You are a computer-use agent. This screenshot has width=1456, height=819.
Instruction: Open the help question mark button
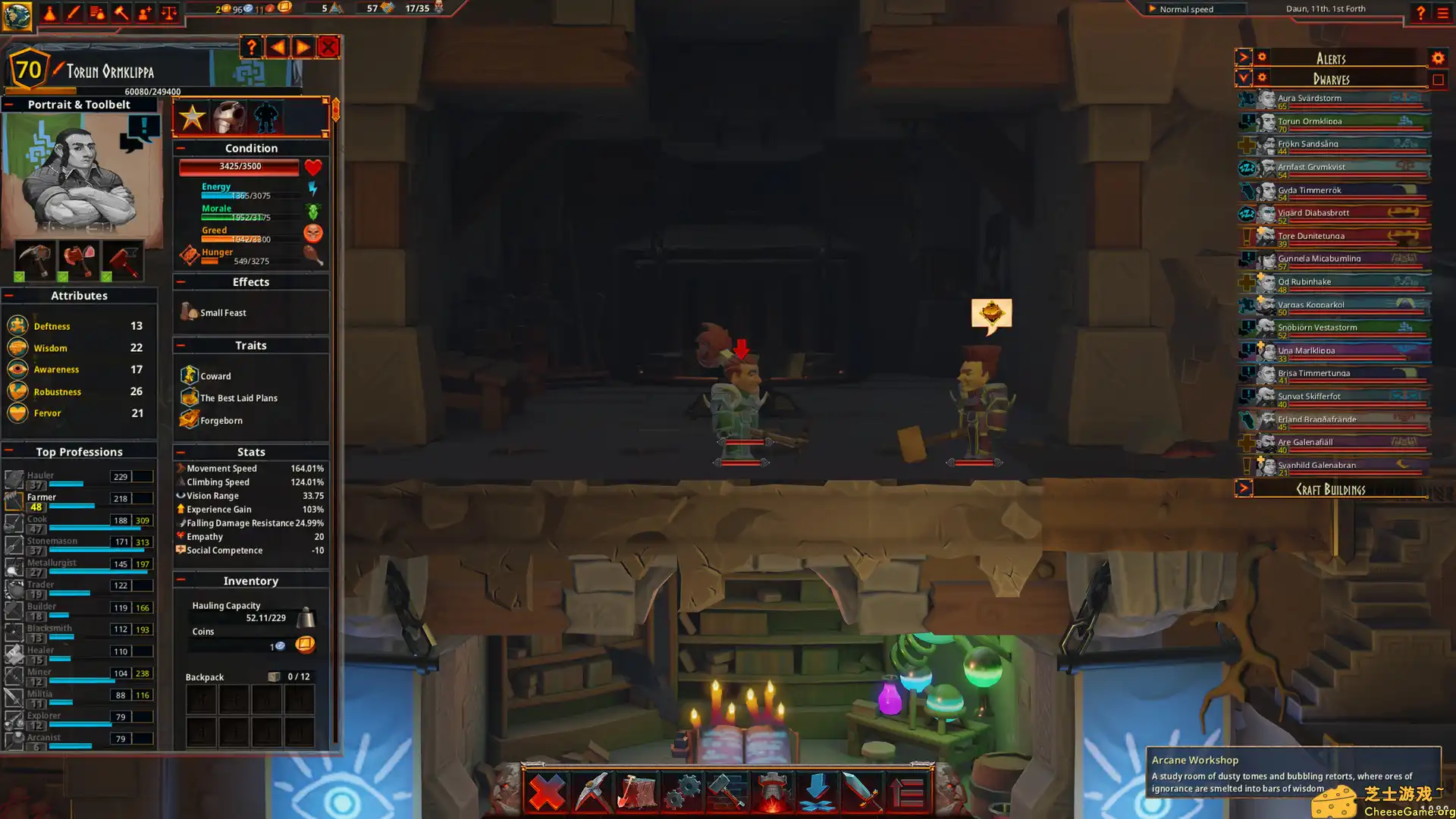pos(252,47)
